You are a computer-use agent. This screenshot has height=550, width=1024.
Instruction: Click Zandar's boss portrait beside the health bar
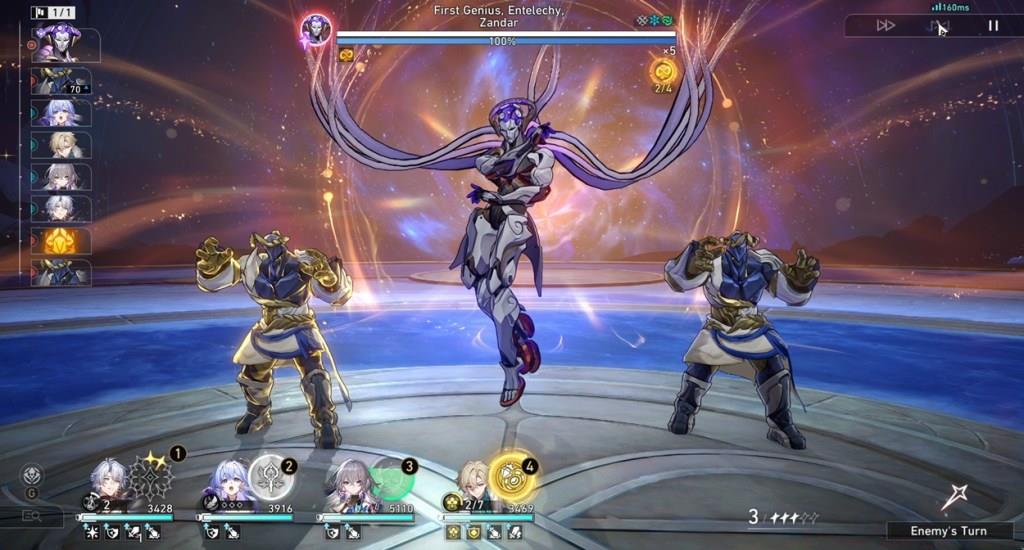pyautogui.click(x=316, y=30)
